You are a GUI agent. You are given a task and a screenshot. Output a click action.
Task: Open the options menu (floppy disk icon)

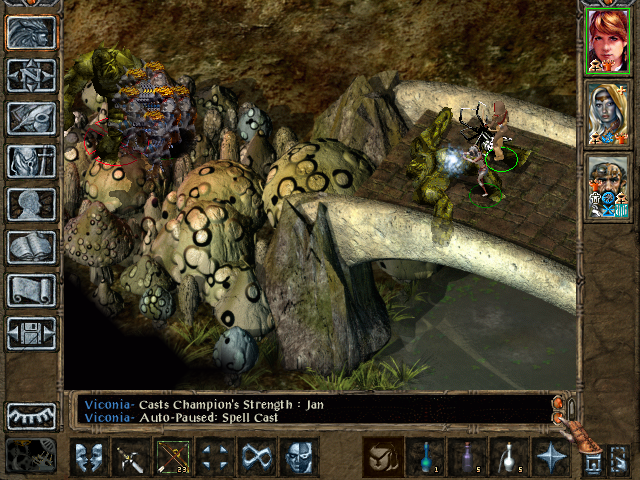31,333
